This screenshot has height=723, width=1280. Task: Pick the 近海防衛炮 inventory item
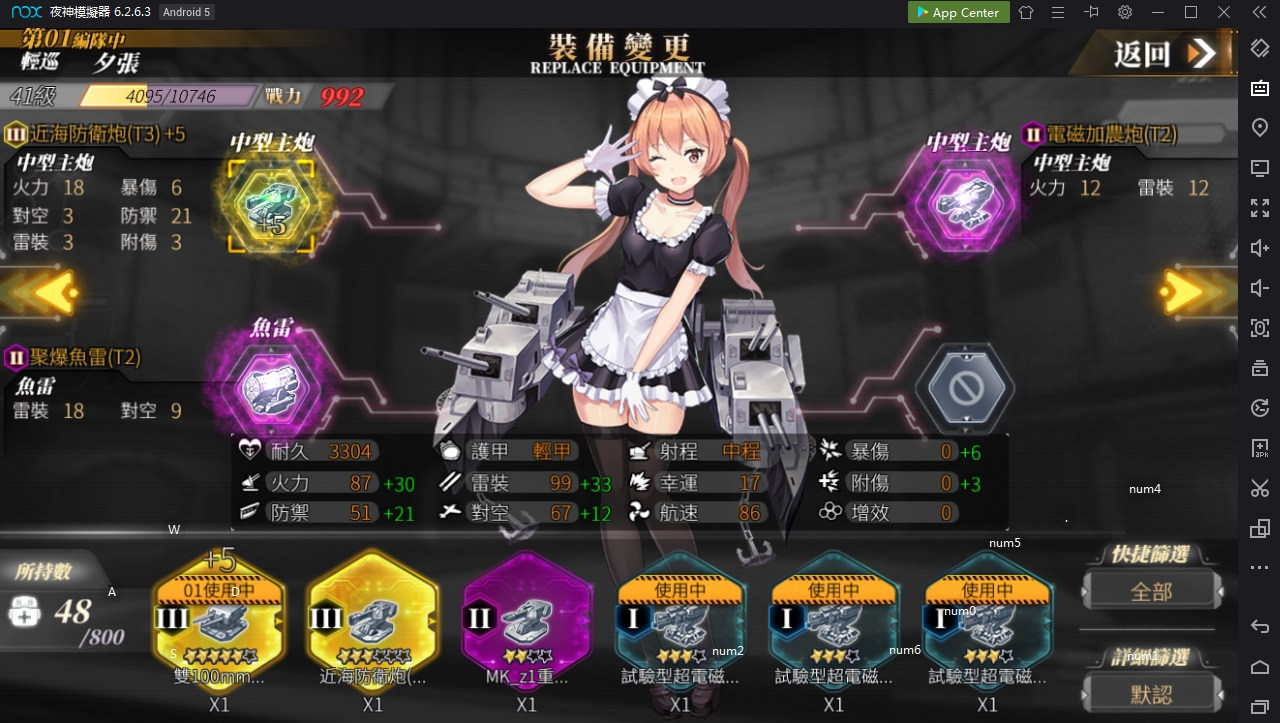coord(373,622)
